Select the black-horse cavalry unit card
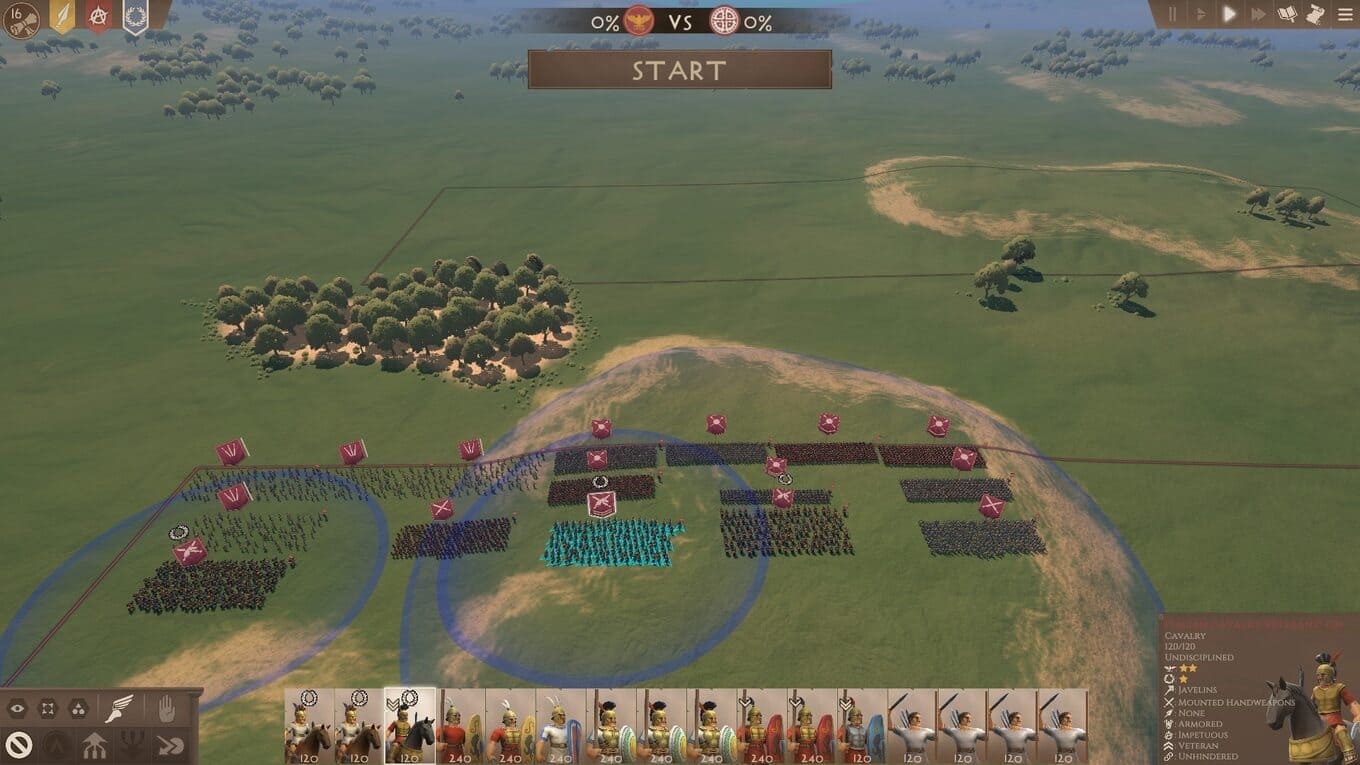Screen dimensions: 1360x765 (410, 726)
